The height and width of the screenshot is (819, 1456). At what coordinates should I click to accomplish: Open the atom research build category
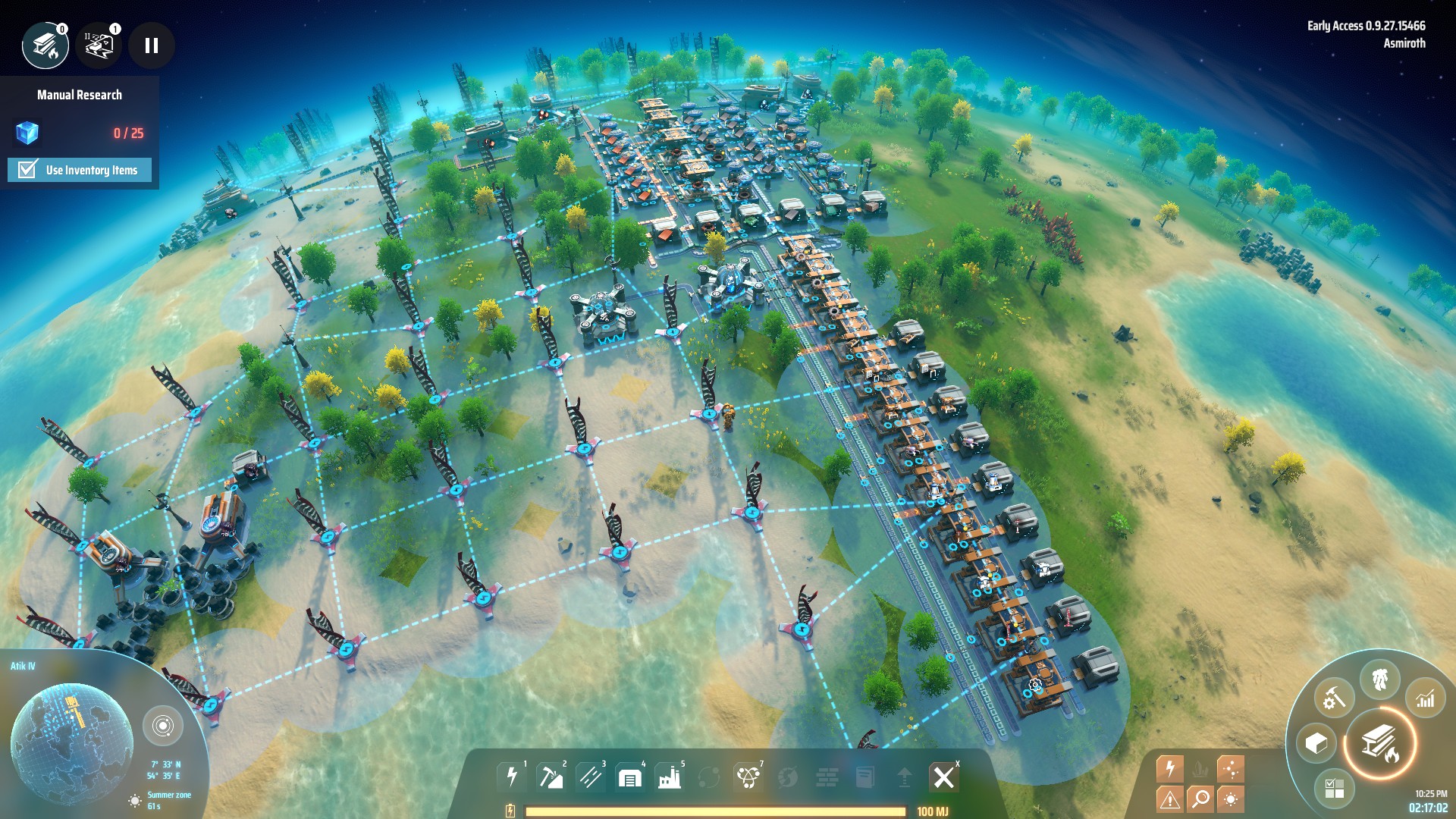748,777
